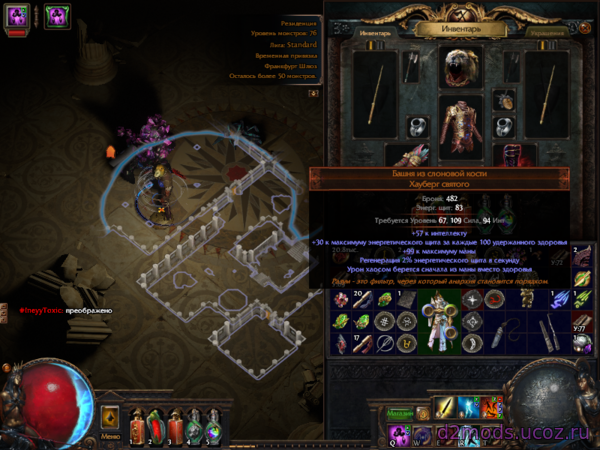Select the left-hand staff weapon slot
This screenshot has width=600, height=450.
(x=374, y=95)
